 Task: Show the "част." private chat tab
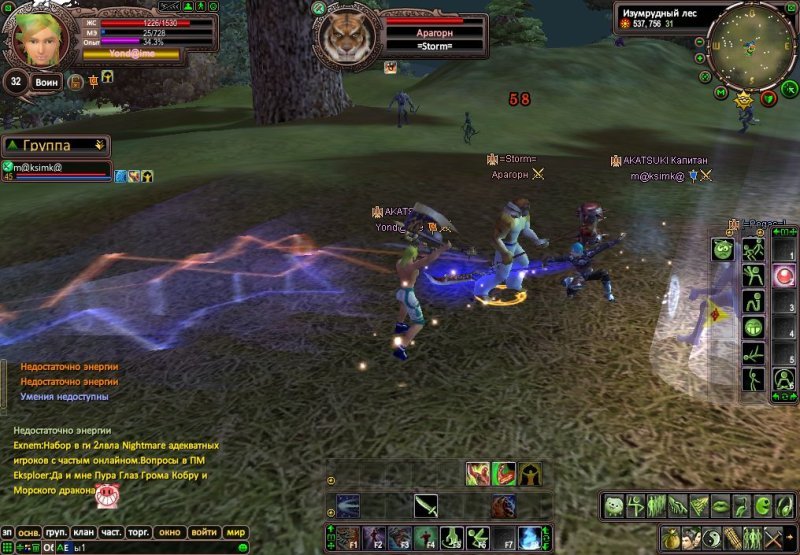point(112,532)
